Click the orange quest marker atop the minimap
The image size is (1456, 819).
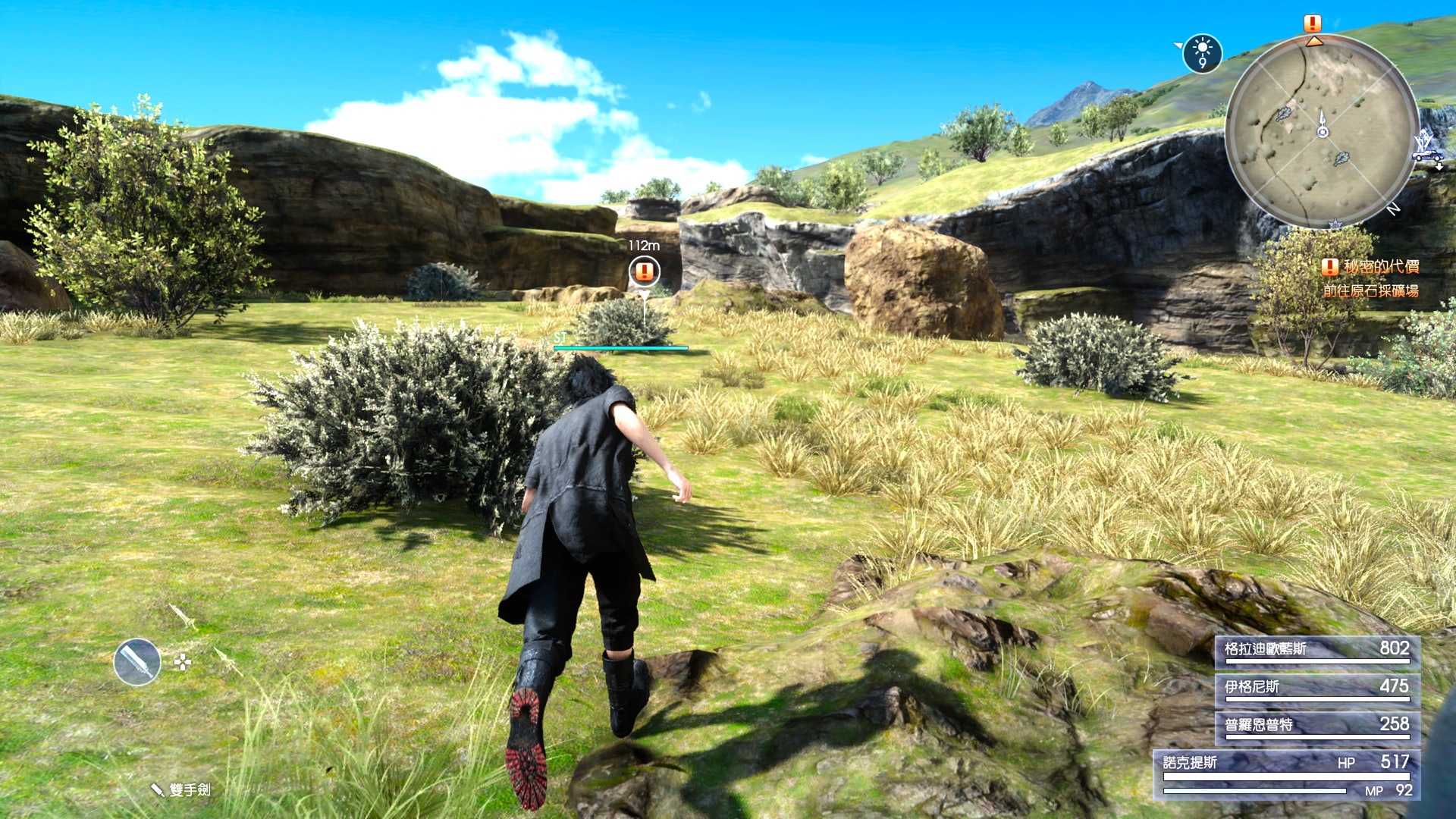coord(1313,24)
